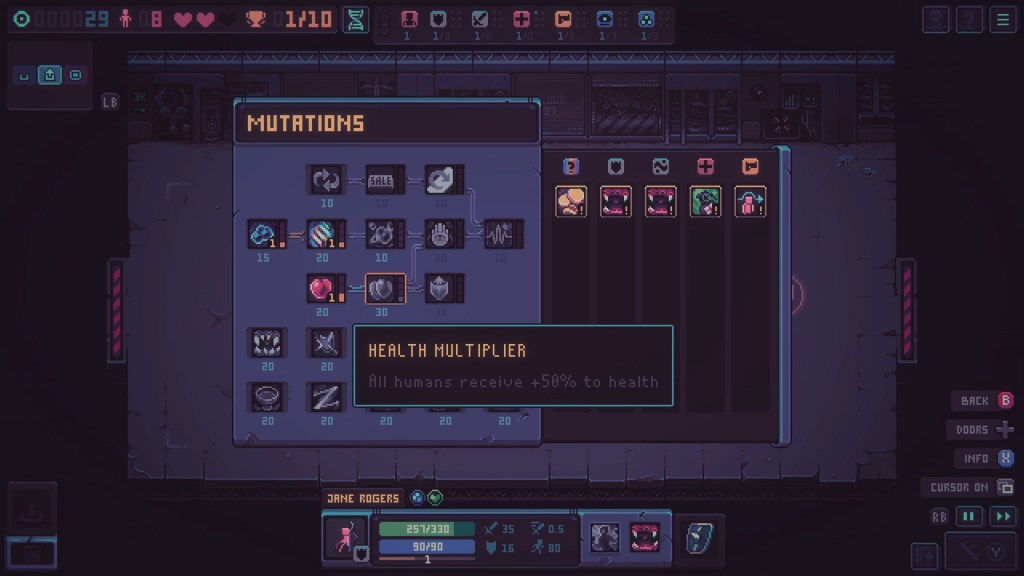Pick the green plague doctor card
Image resolution: width=1024 pixels, height=576 pixels.
point(706,201)
